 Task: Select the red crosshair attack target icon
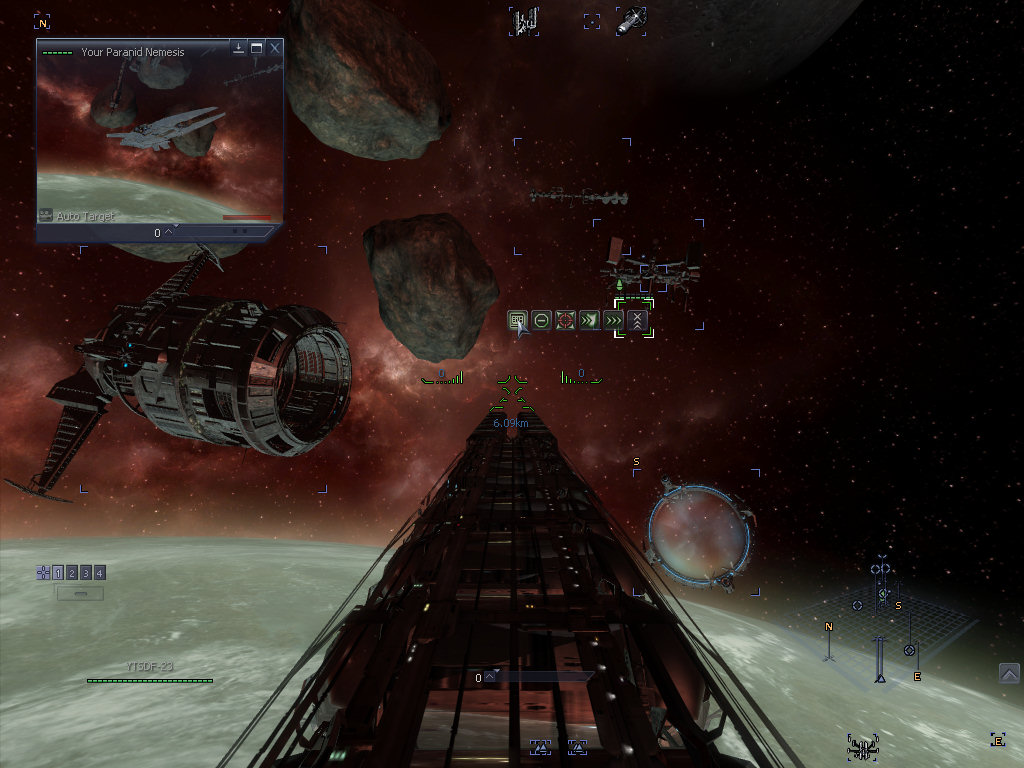tap(565, 320)
